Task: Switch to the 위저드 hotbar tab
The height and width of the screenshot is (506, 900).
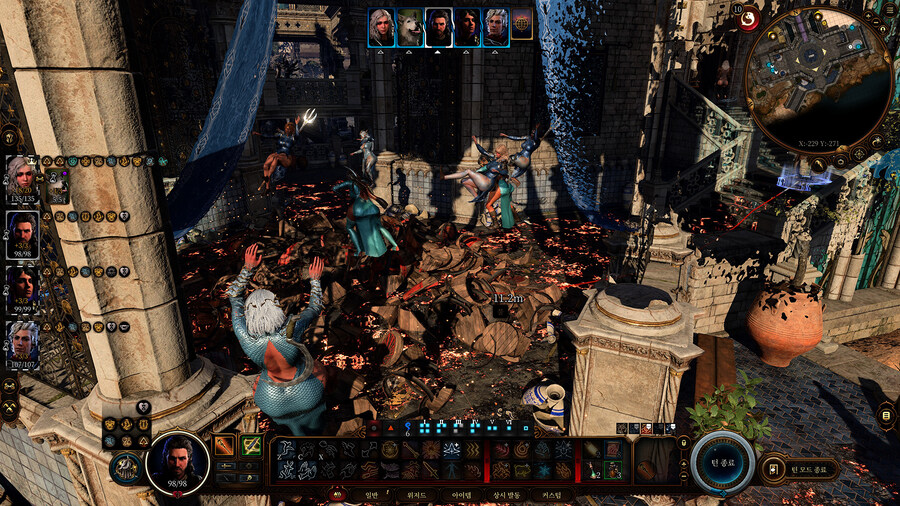Action: [x=416, y=495]
